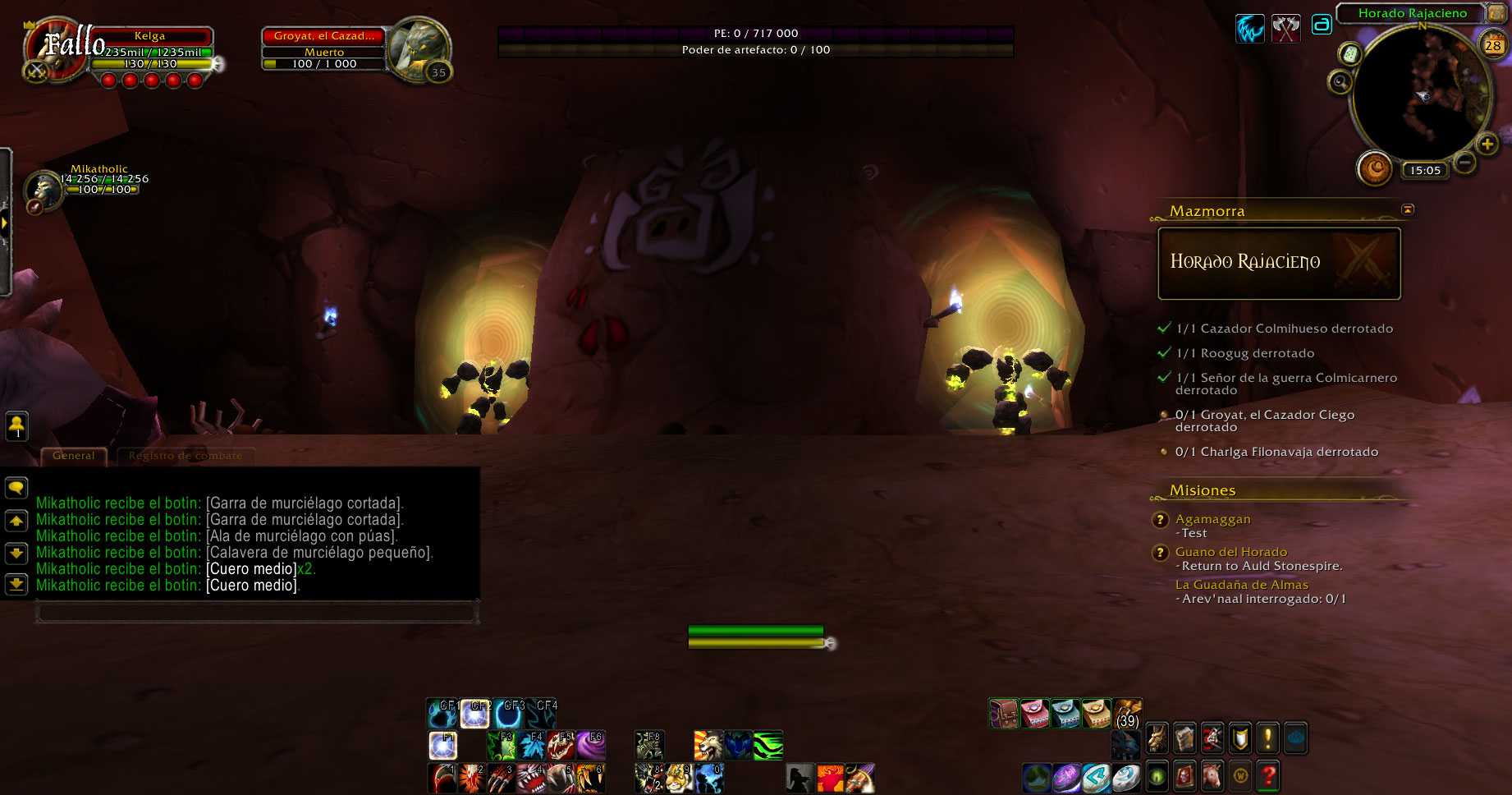Image resolution: width=1512 pixels, height=795 pixels.
Task: Use the tiger face ability on slot 9
Action: pyautogui.click(x=679, y=777)
